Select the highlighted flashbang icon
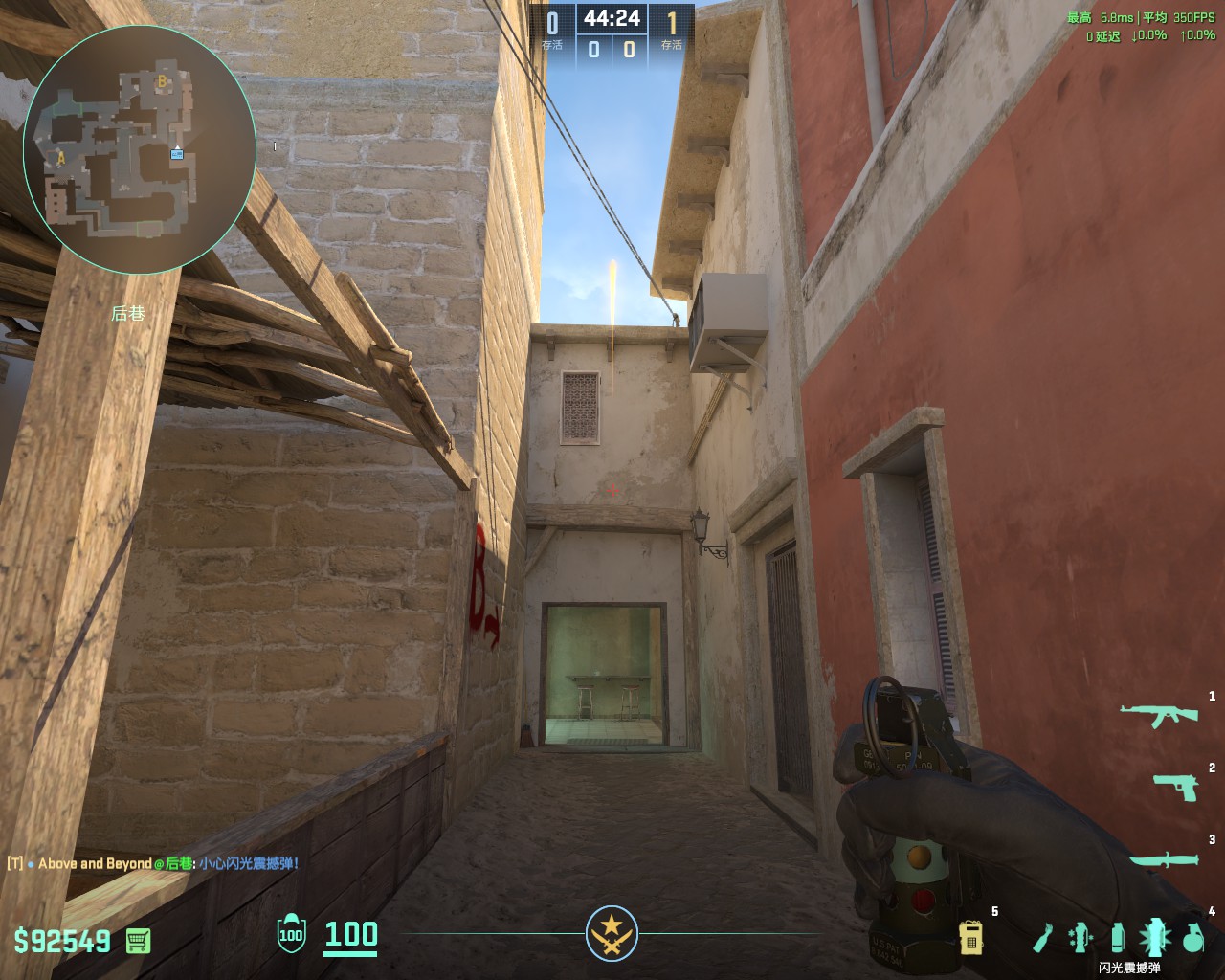 coord(1155,938)
